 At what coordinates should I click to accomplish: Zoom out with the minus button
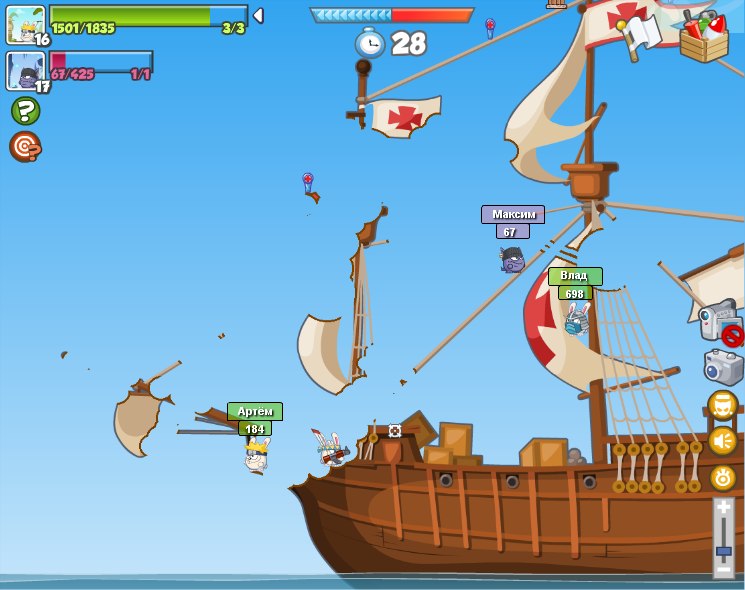(723, 569)
